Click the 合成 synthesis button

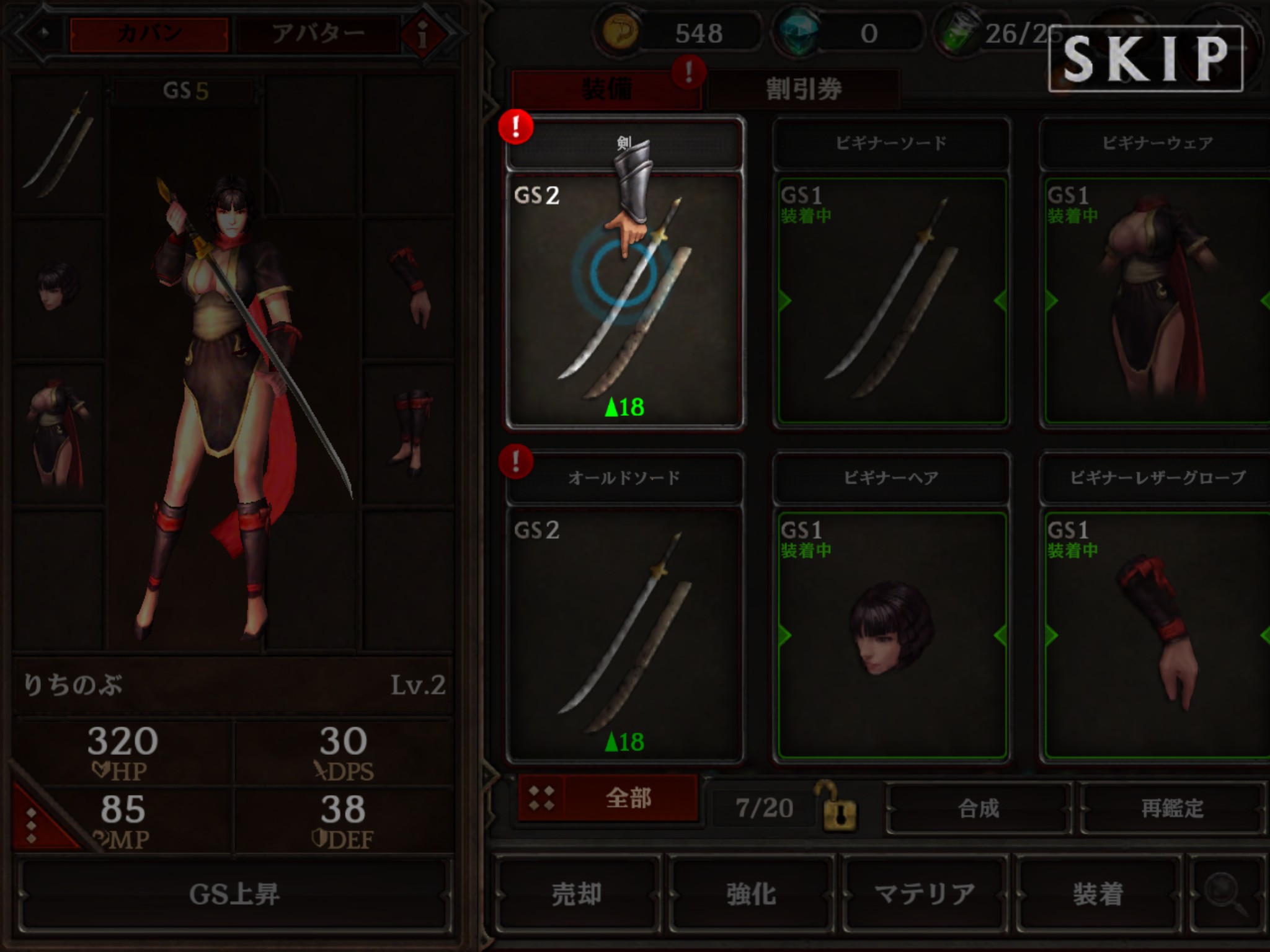(x=979, y=808)
